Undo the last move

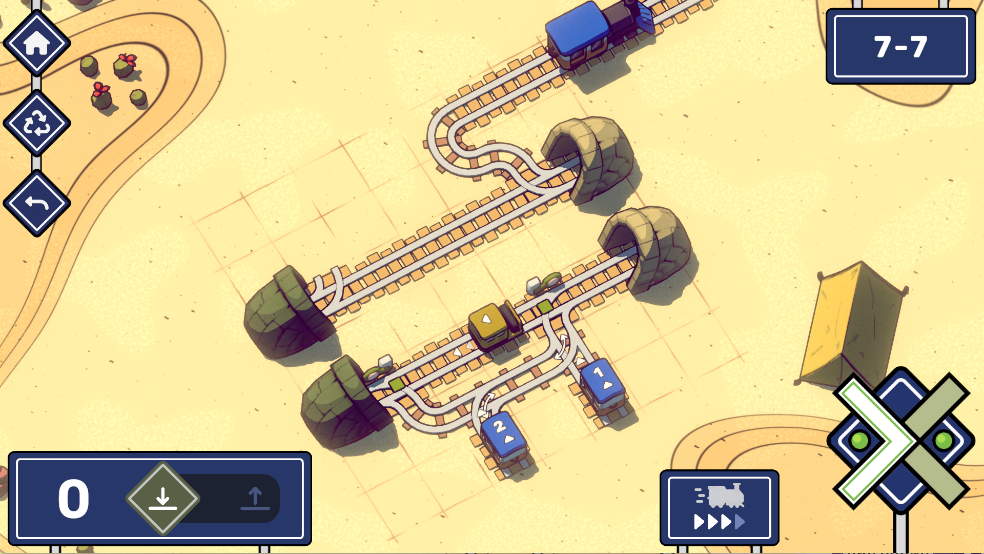tap(37, 203)
